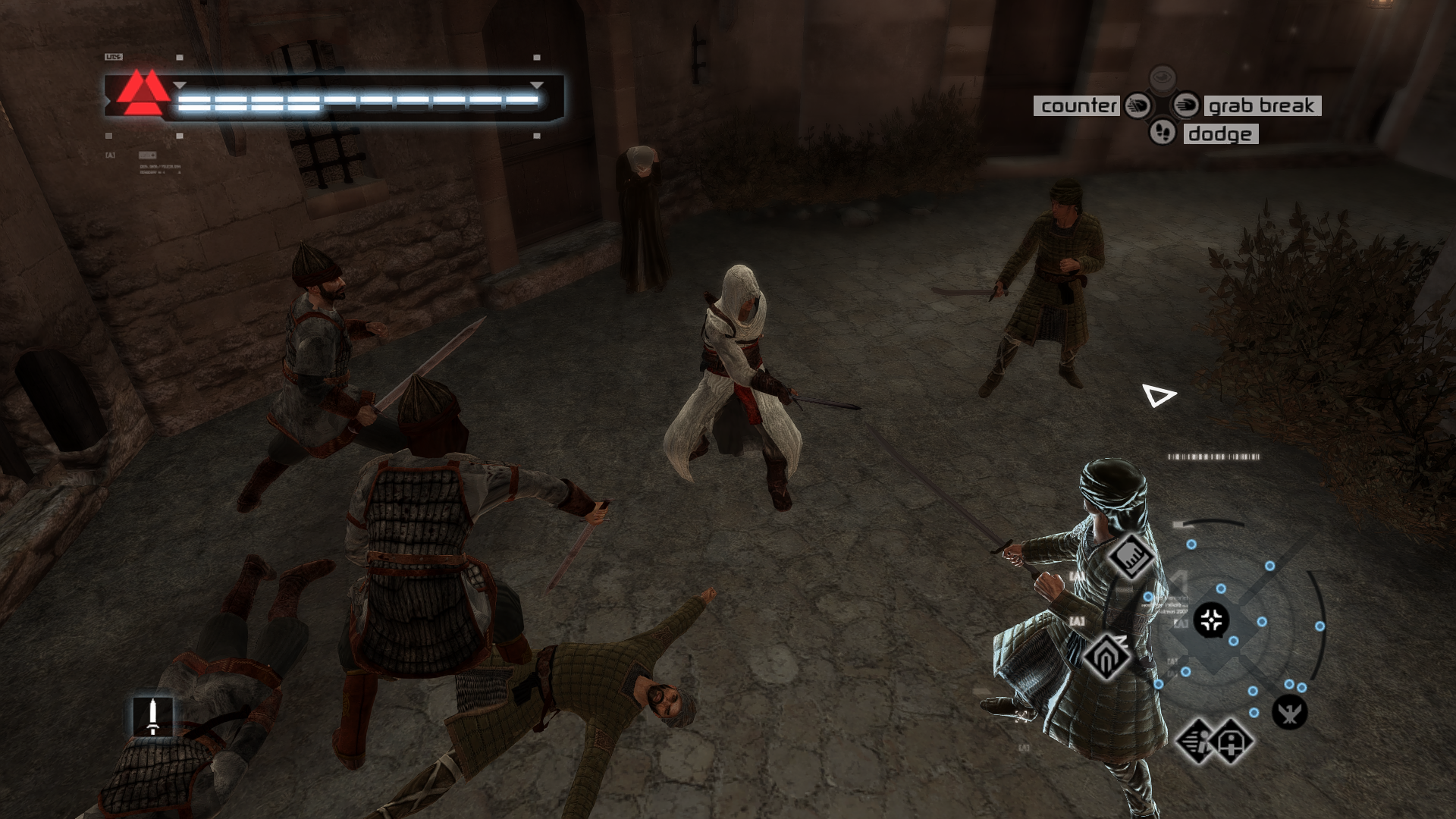Activate the grab break open-hand icon
This screenshot has height=819, width=1456.
pyautogui.click(x=1185, y=105)
